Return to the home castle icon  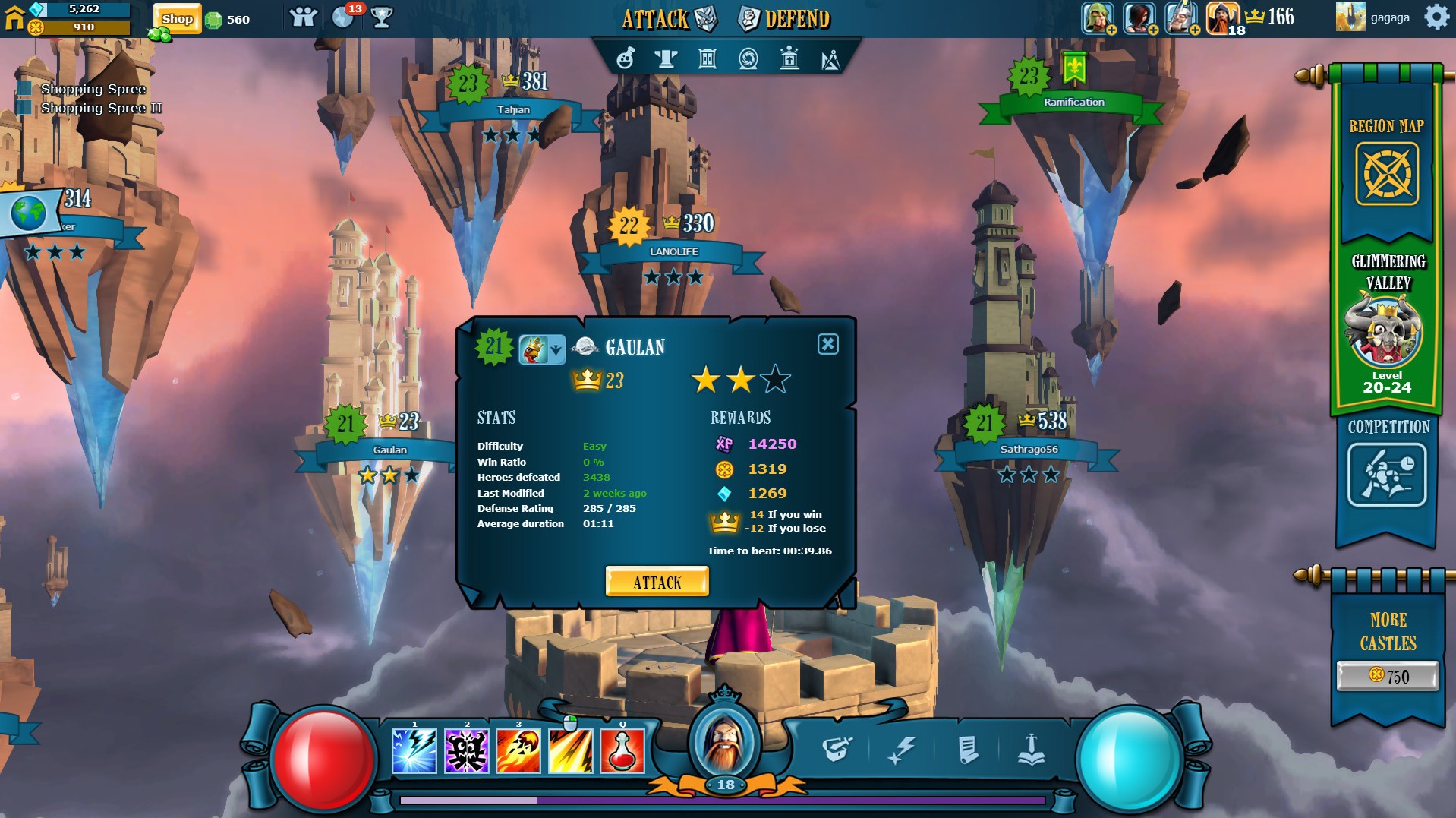pyautogui.click(x=14, y=17)
